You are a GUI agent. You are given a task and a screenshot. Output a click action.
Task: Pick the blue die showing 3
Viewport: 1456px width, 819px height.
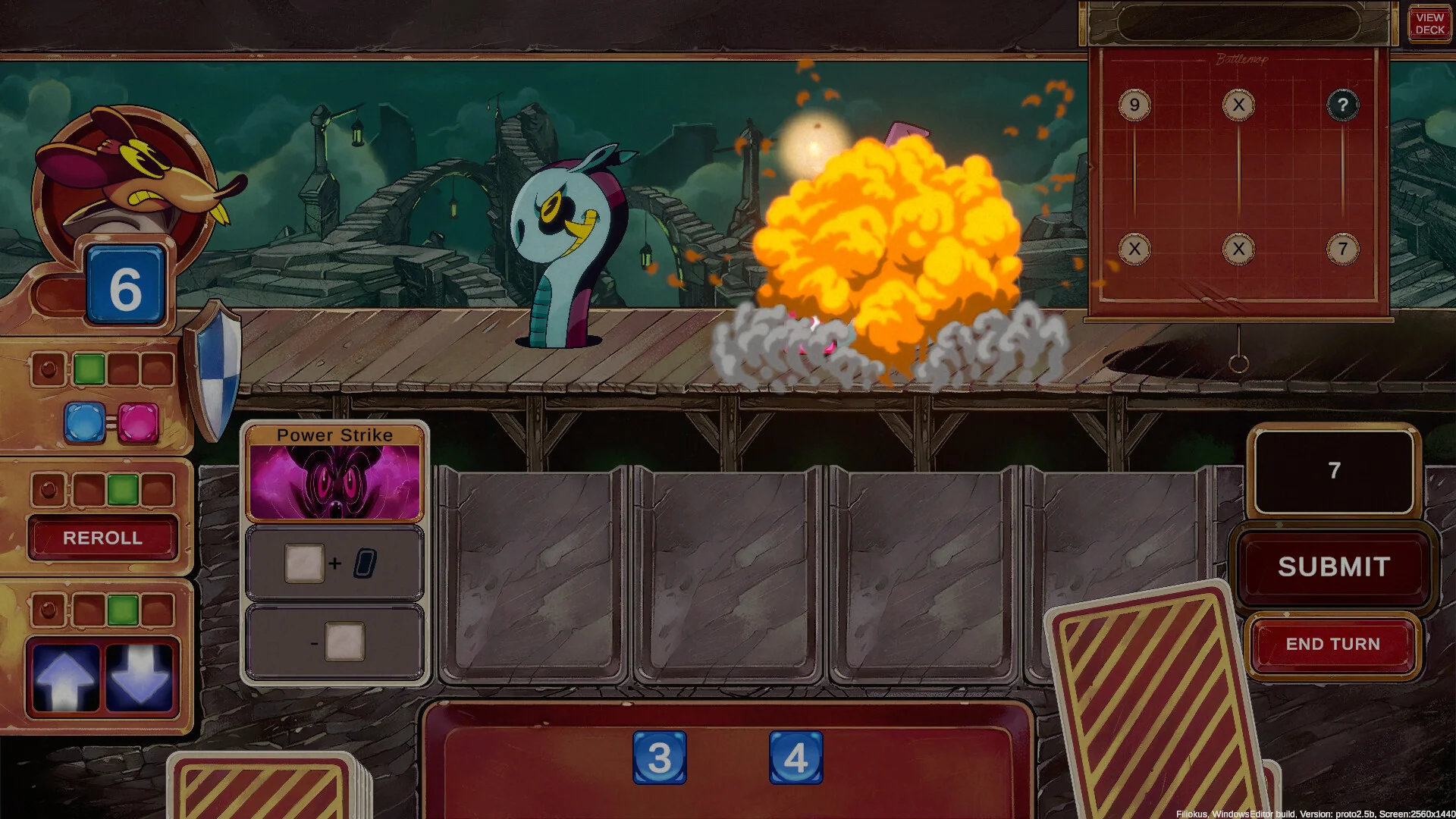[x=659, y=757]
